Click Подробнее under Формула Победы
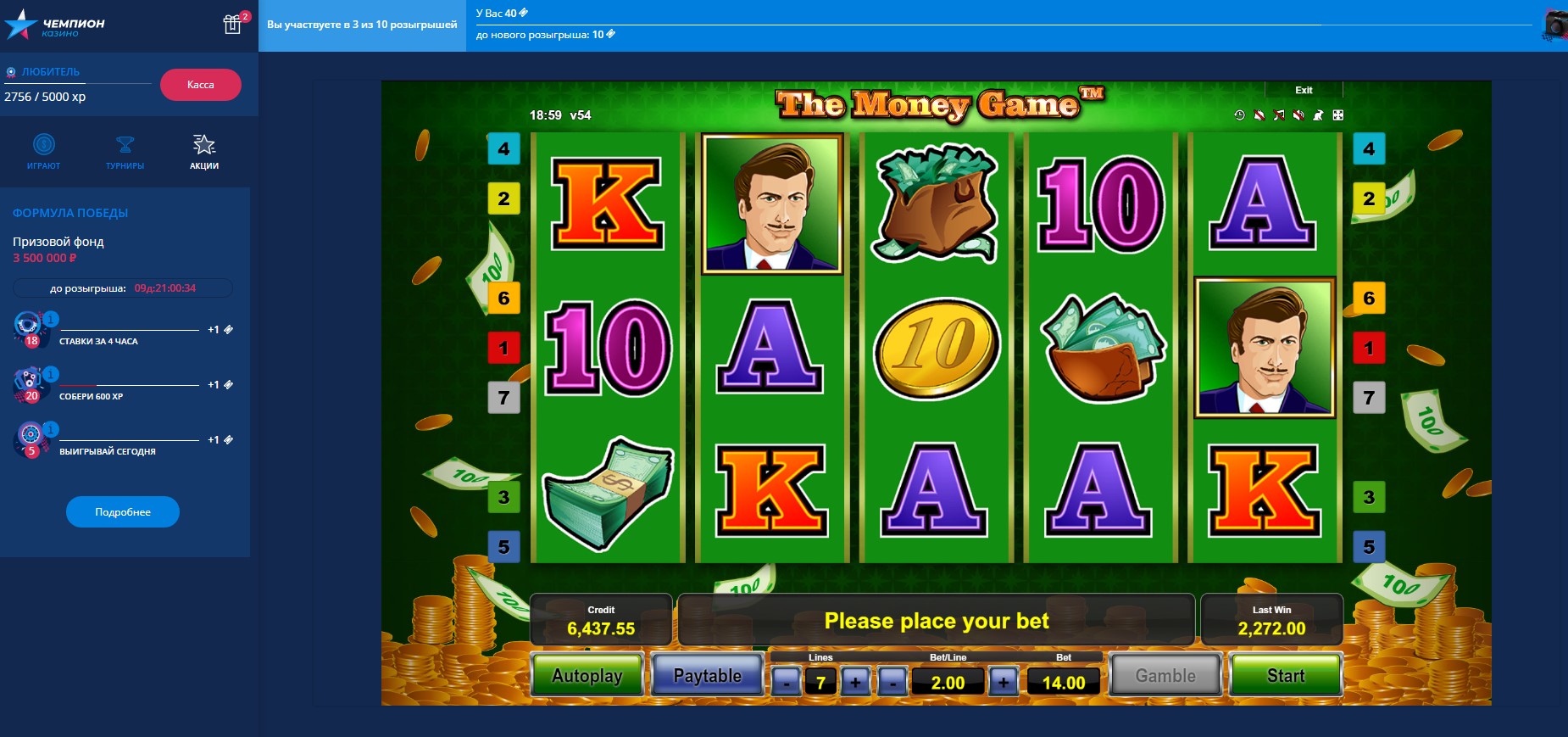The width and height of the screenshot is (1568, 737). coord(122,511)
